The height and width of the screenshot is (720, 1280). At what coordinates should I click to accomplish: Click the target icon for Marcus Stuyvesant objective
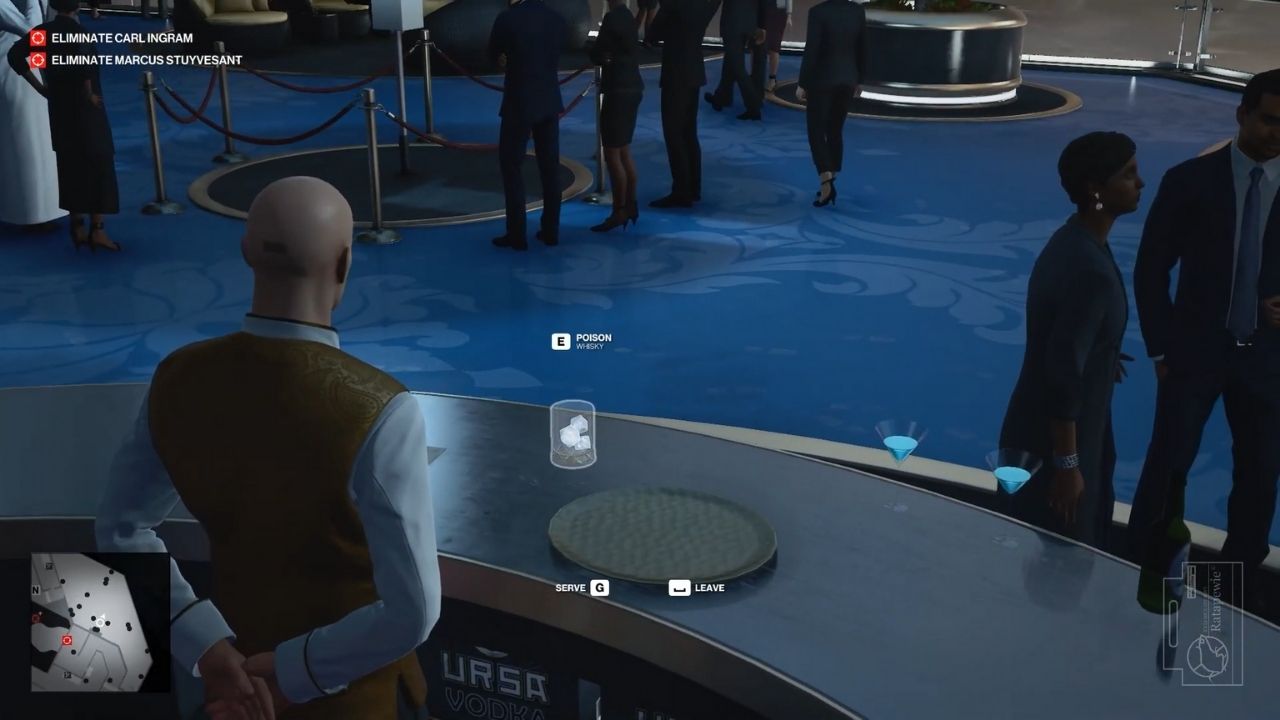click(x=38, y=60)
